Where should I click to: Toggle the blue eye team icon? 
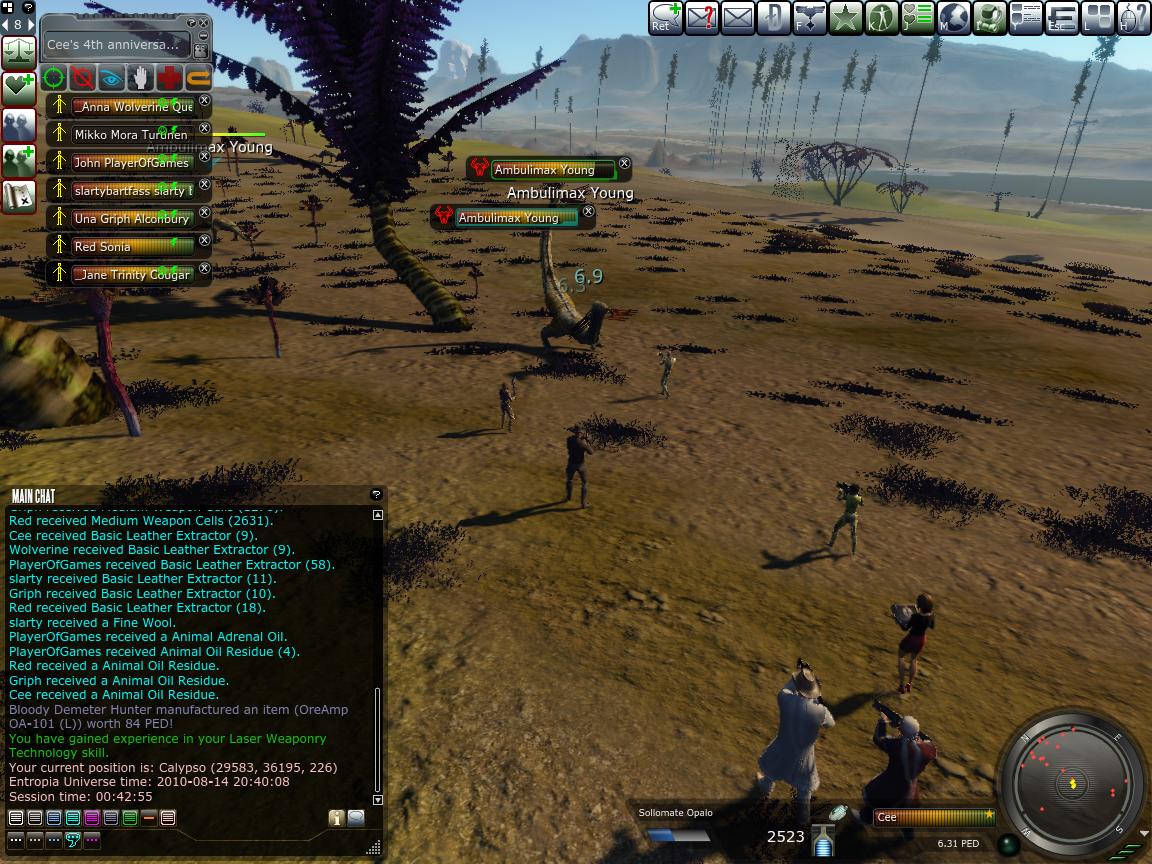pos(112,77)
